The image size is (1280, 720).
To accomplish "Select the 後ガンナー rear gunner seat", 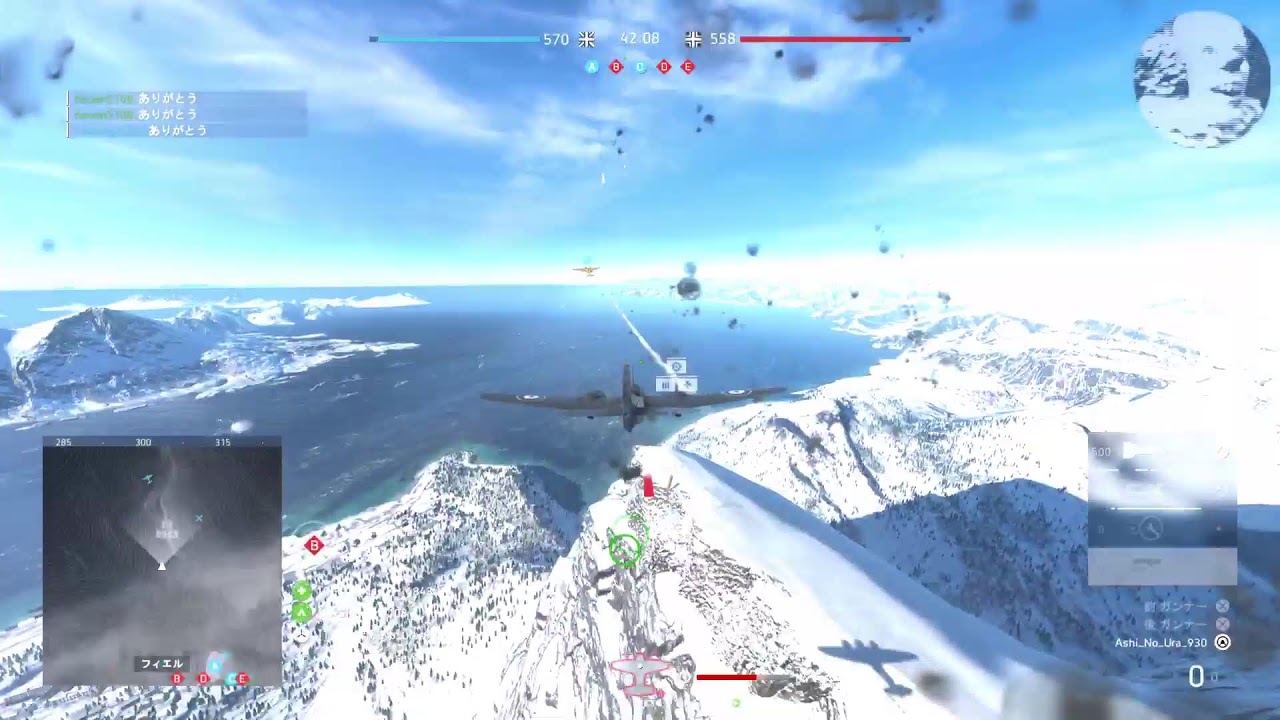I will pyautogui.click(x=1222, y=624).
